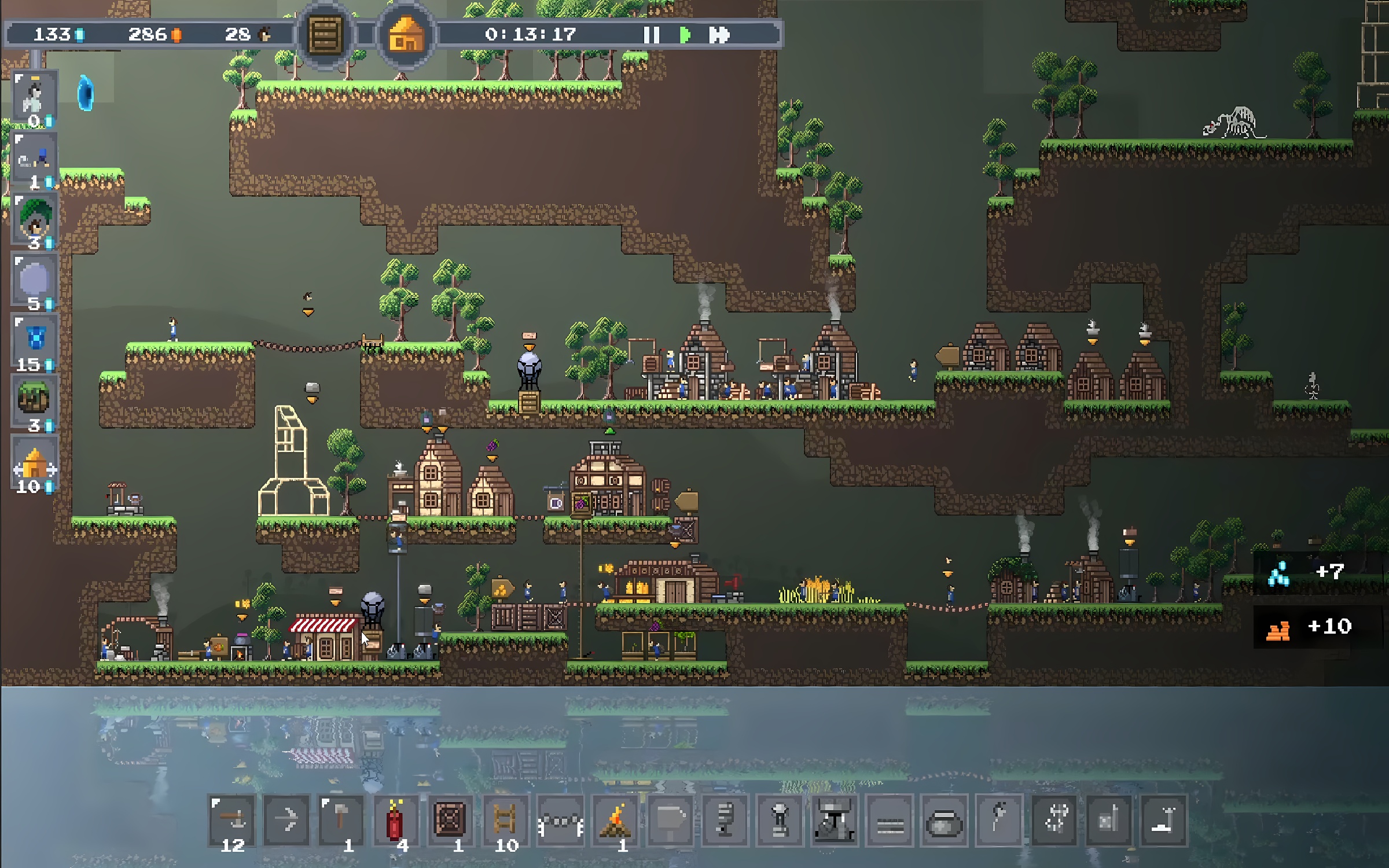The width and height of the screenshot is (1389, 868).
Task: Open the orange house building menu
Action: tap(406, 35)
